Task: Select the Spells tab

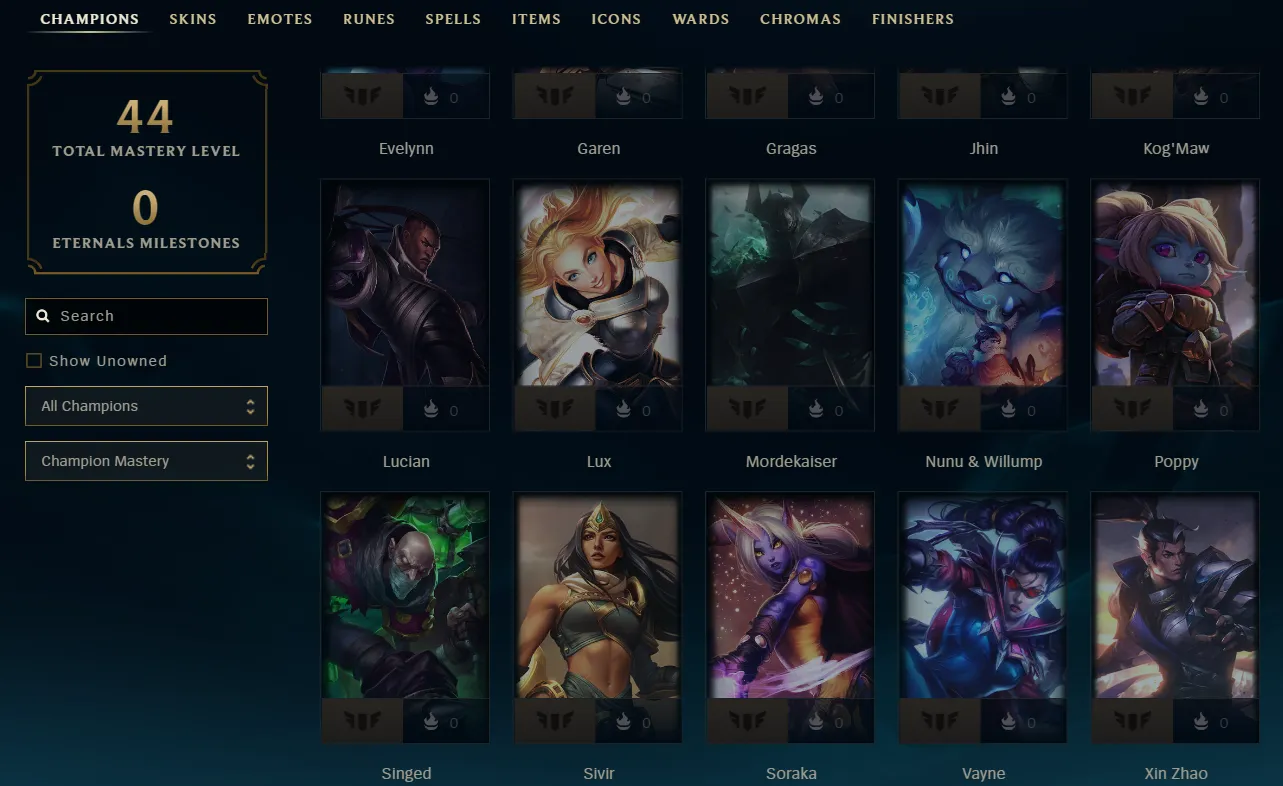Action: (453, 19)
